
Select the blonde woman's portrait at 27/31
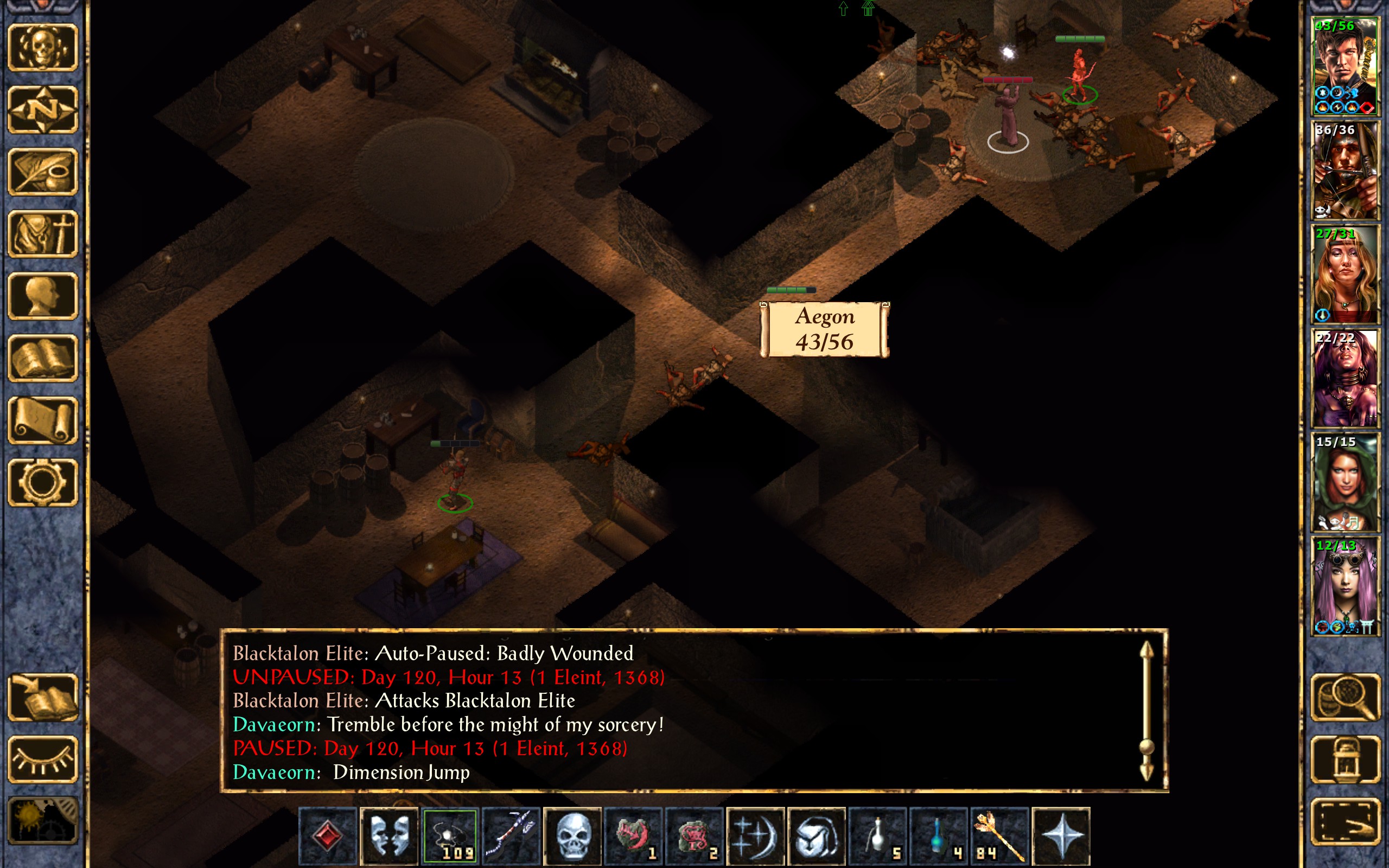click(1344, 275)
